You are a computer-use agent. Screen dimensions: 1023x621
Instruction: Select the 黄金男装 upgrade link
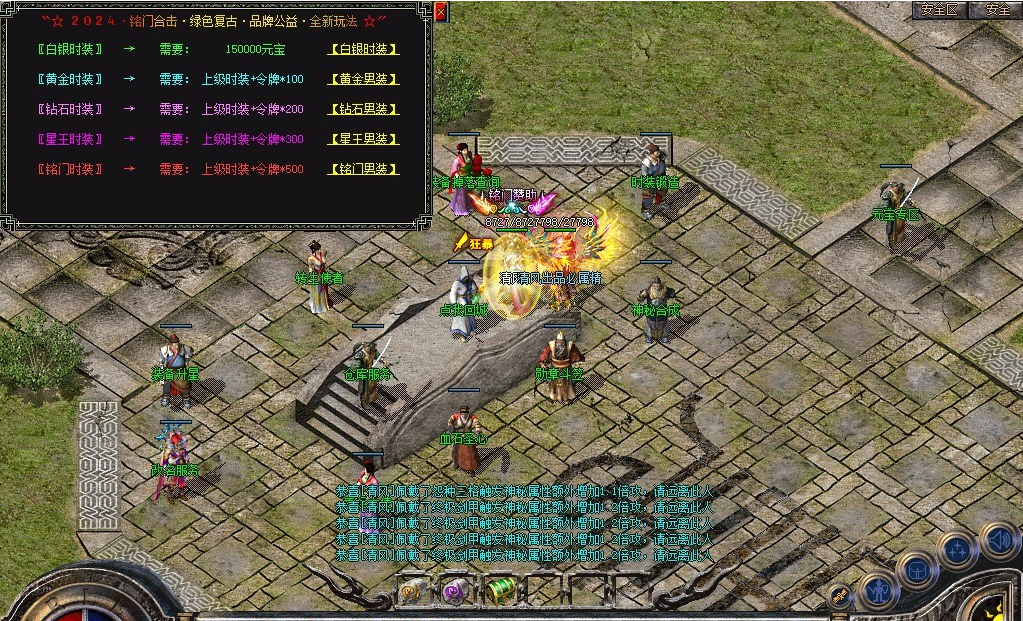[x=364, y=79]
